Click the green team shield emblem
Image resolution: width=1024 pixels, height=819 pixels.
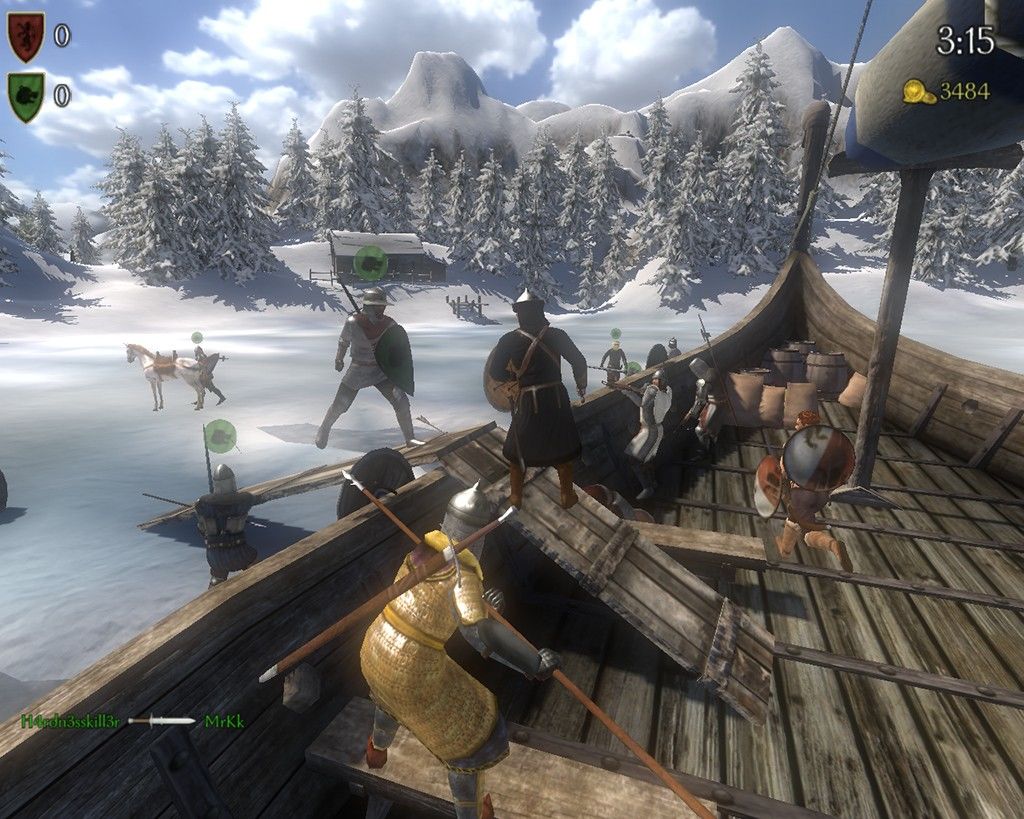pyautogui.click(x=26, y=97)
